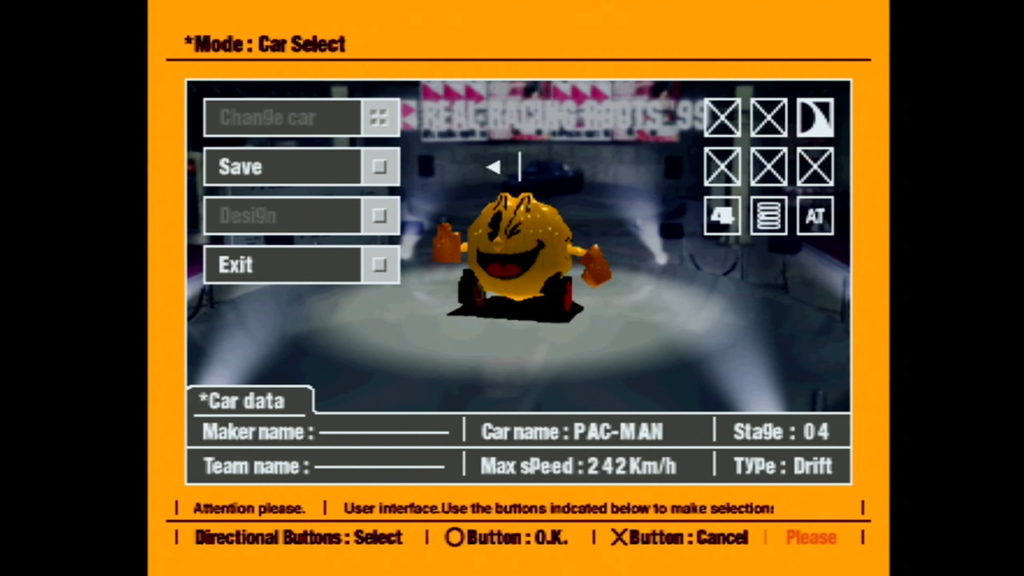
Task: Click the AT transmission icon
Action: pyautogui.click(x=815, y=216)
